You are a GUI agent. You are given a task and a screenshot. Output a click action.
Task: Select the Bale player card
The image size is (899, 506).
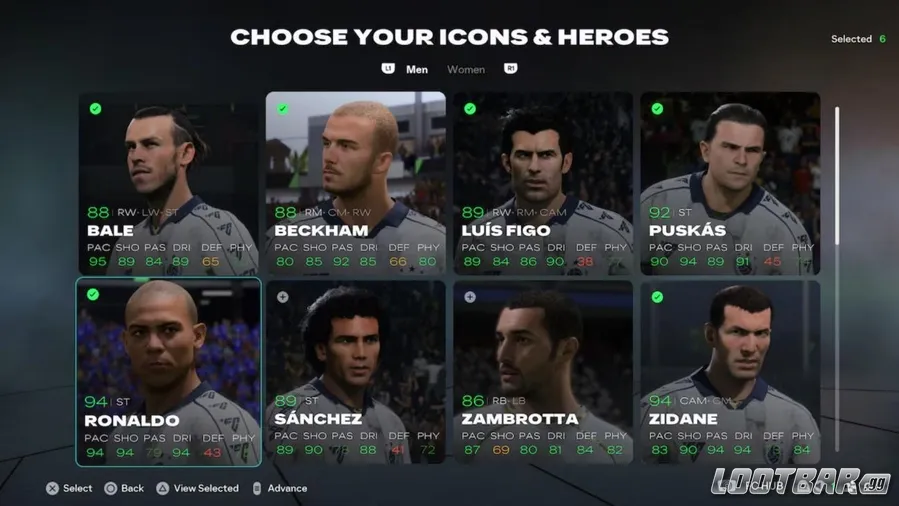pos(168,183)
